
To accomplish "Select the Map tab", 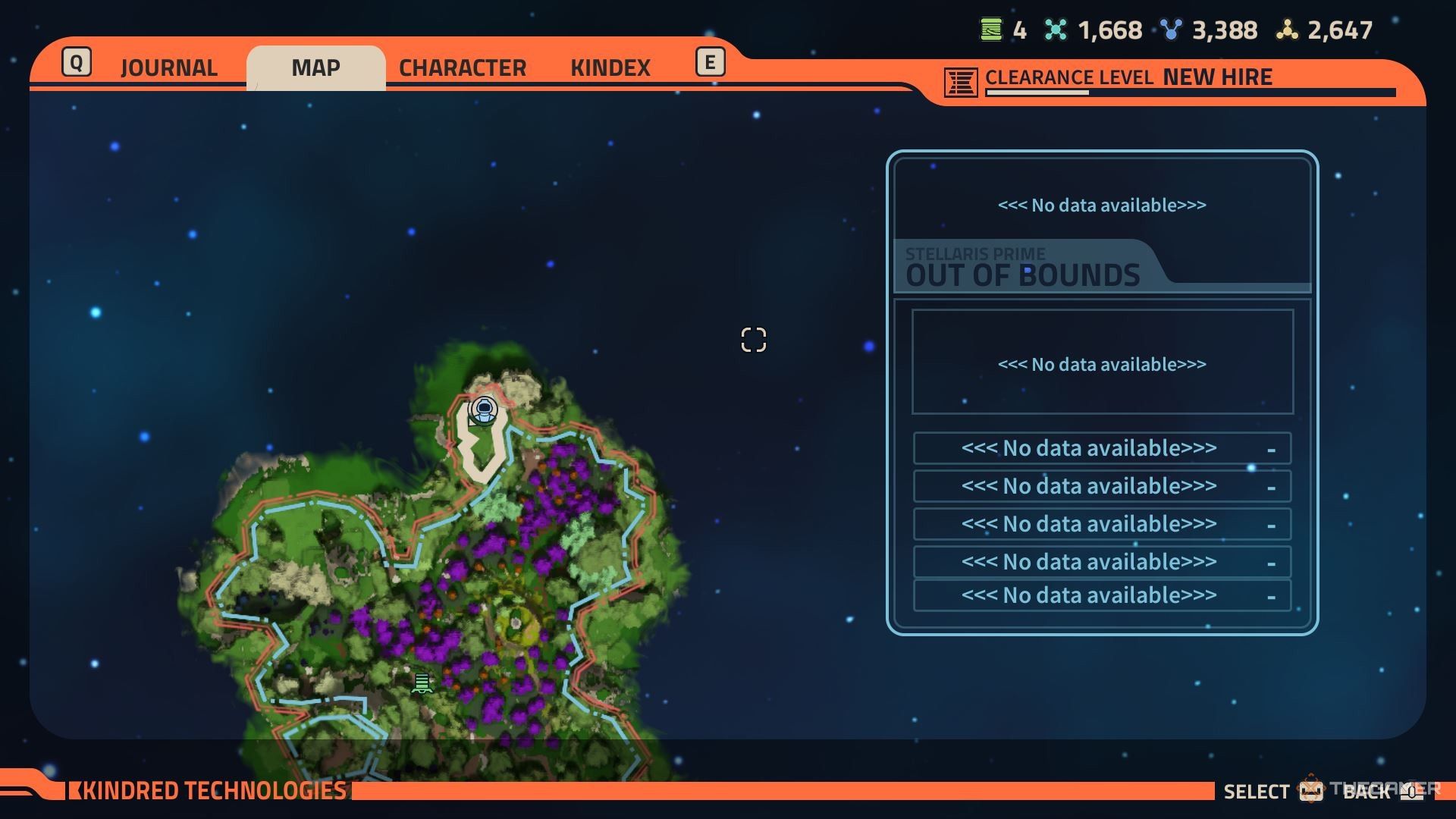I will pyautogui.click(x=315, y=68).
